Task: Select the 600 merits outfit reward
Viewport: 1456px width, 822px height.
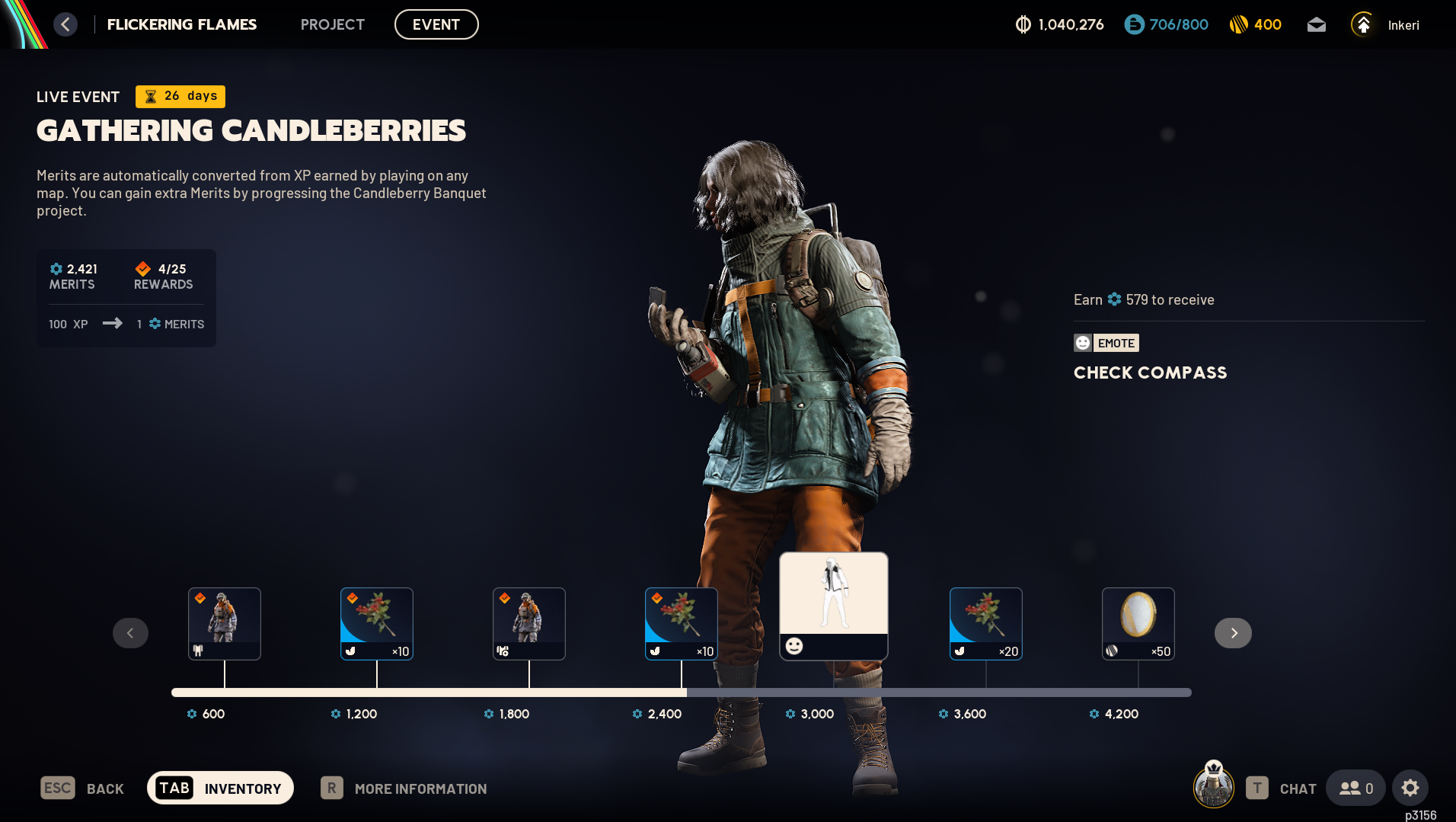Action: (224, 623)
